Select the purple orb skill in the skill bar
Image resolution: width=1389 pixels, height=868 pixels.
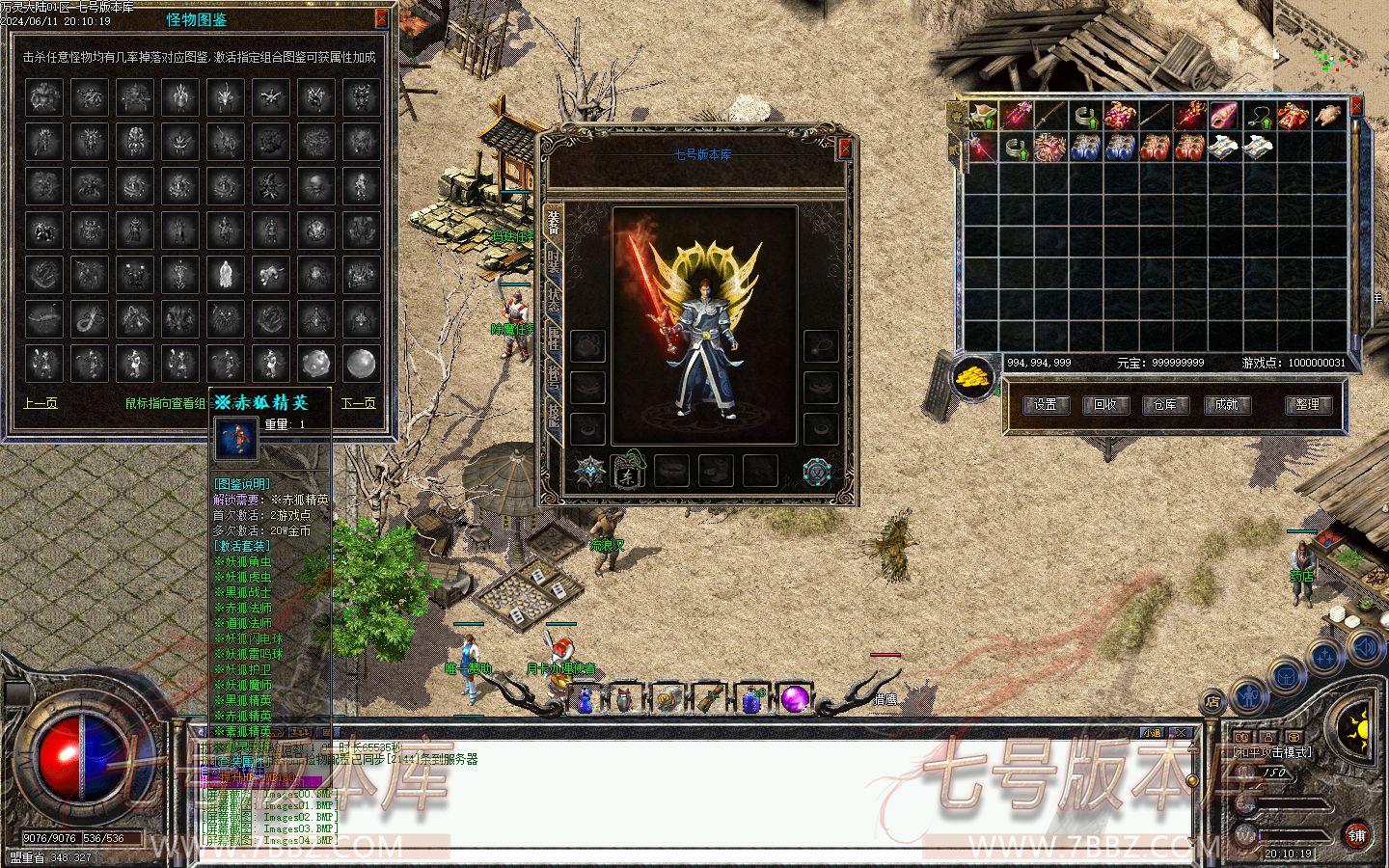[x=794, y=699]
